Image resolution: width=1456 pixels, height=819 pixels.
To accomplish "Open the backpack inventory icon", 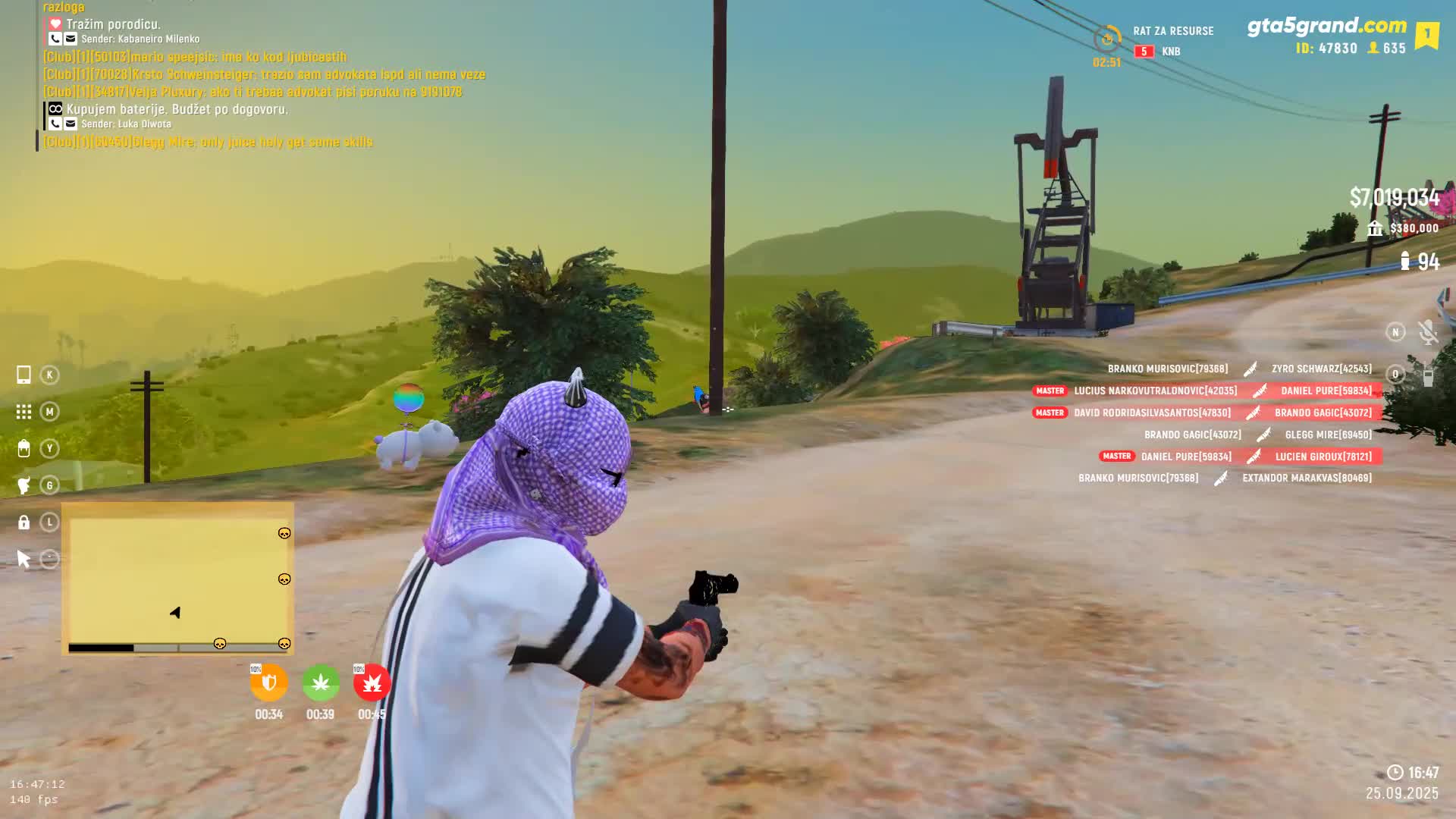I will 24,448.
